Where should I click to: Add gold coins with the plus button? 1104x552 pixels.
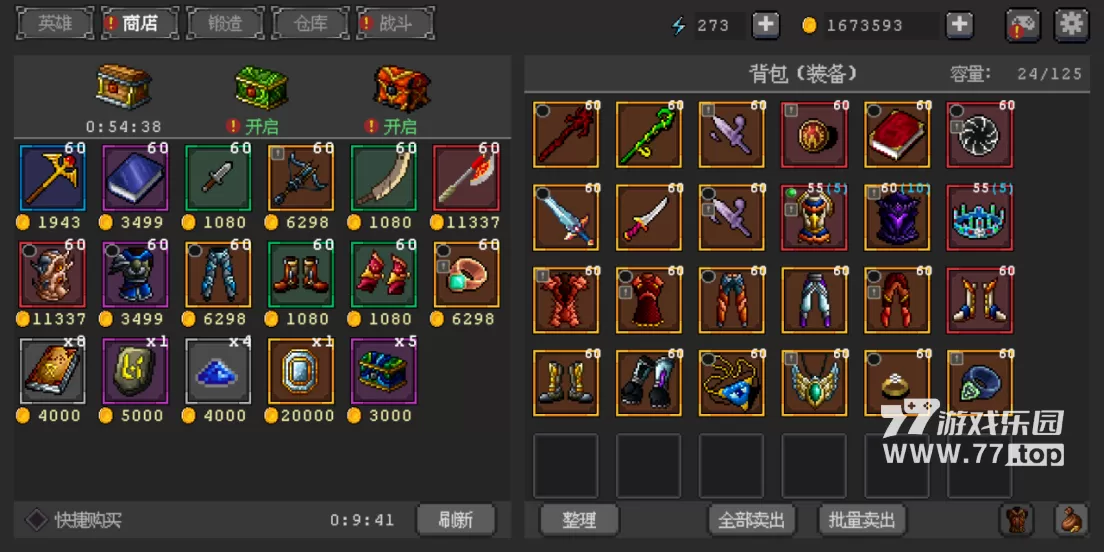pos(959,25)
